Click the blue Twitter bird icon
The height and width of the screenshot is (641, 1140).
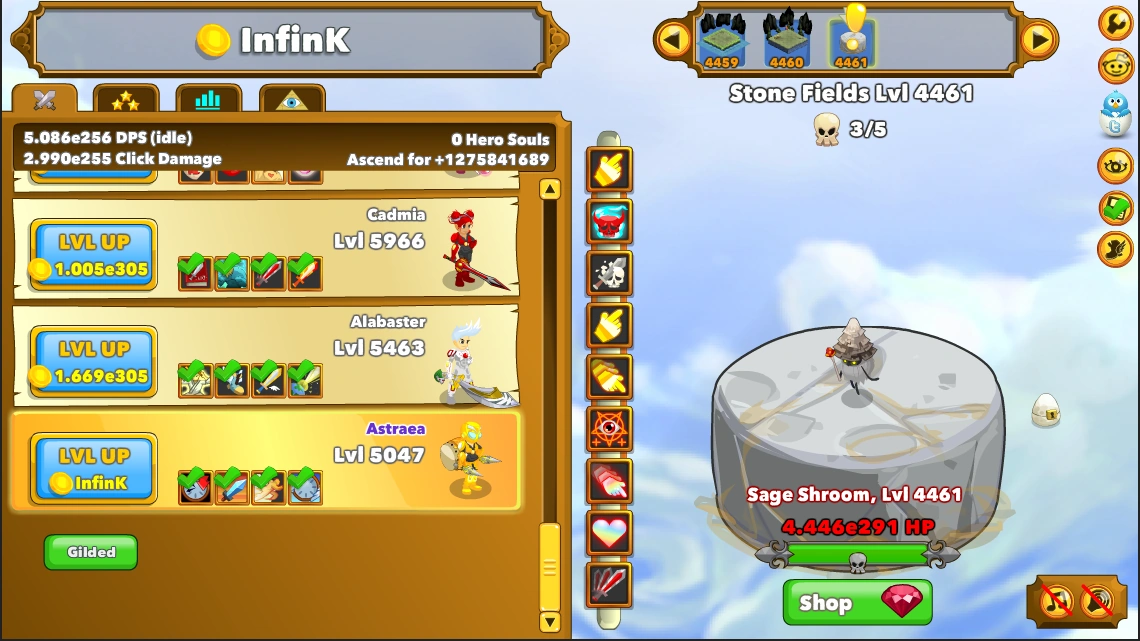pyautogui.click(x=1115, y=112)
